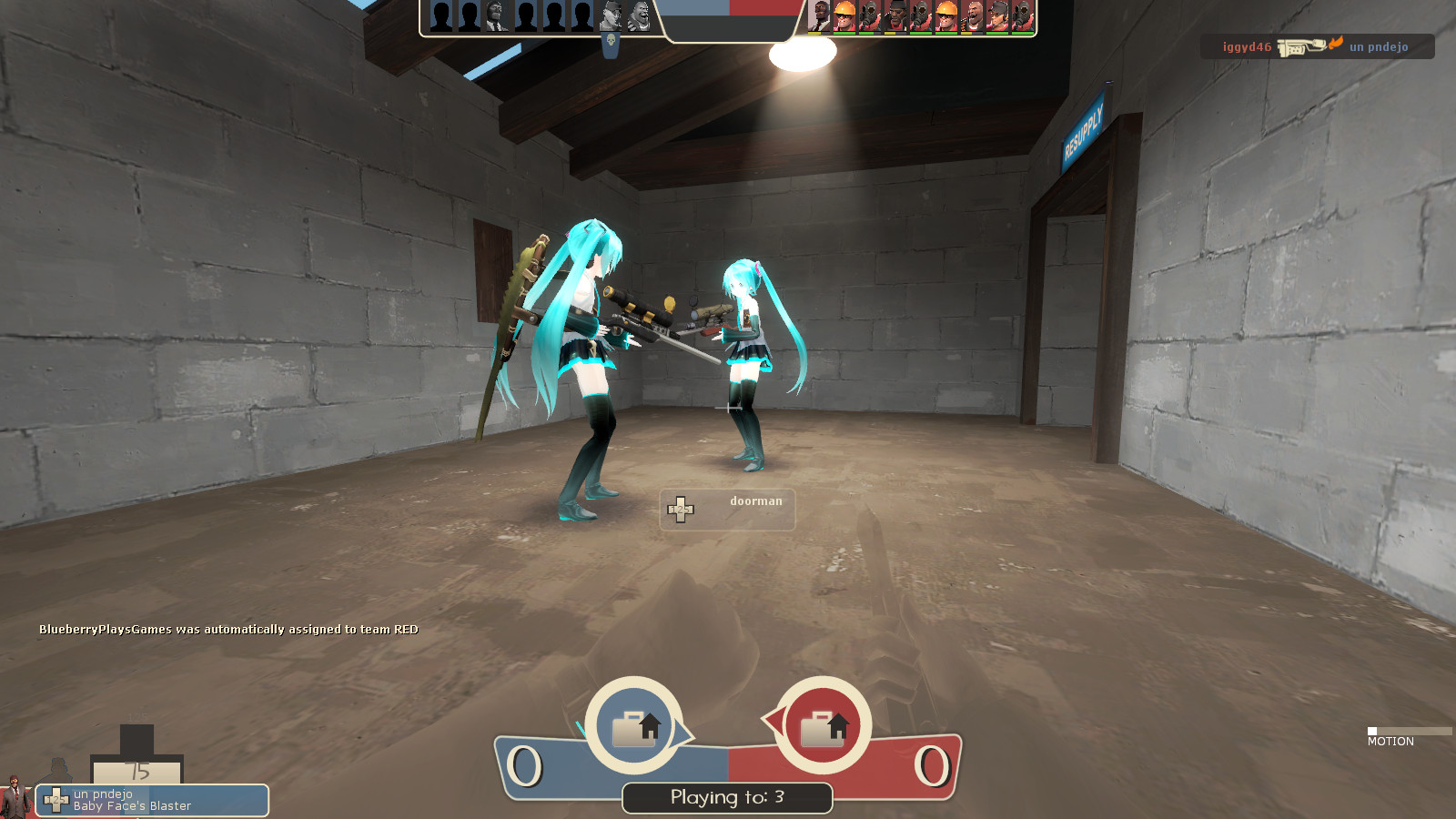
Task: Click the blue Heavy portrait at the roster edge
Action: (x=639, y=15)
